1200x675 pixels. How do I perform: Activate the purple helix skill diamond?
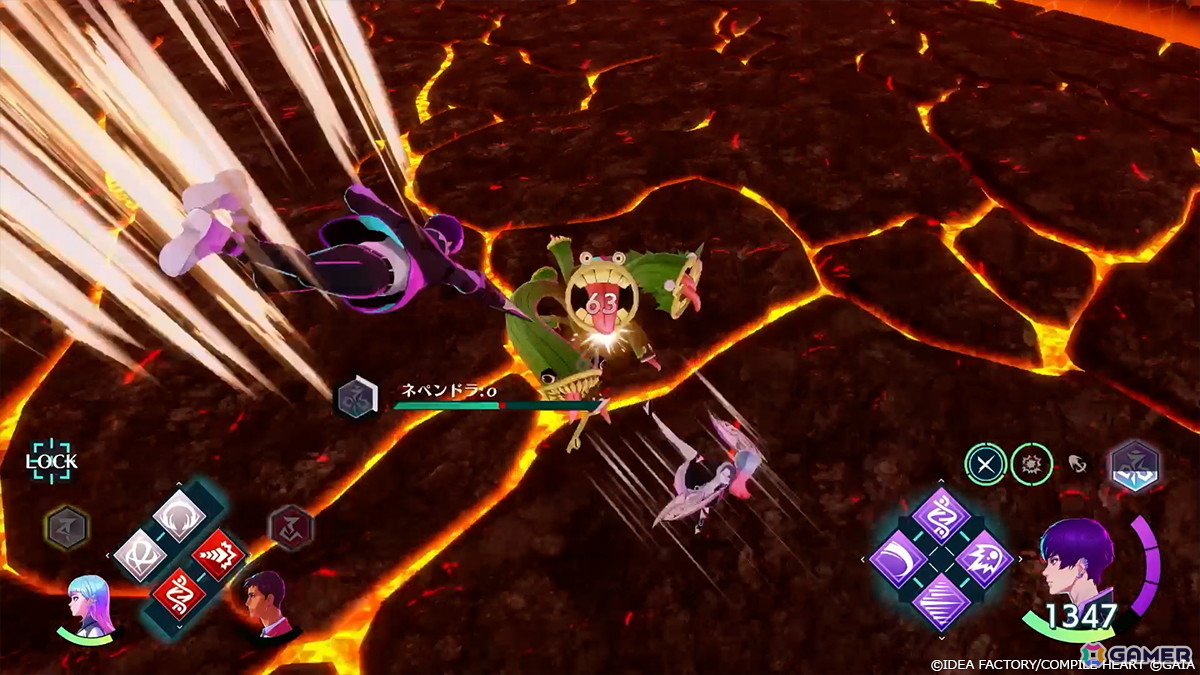pos(941,516)
